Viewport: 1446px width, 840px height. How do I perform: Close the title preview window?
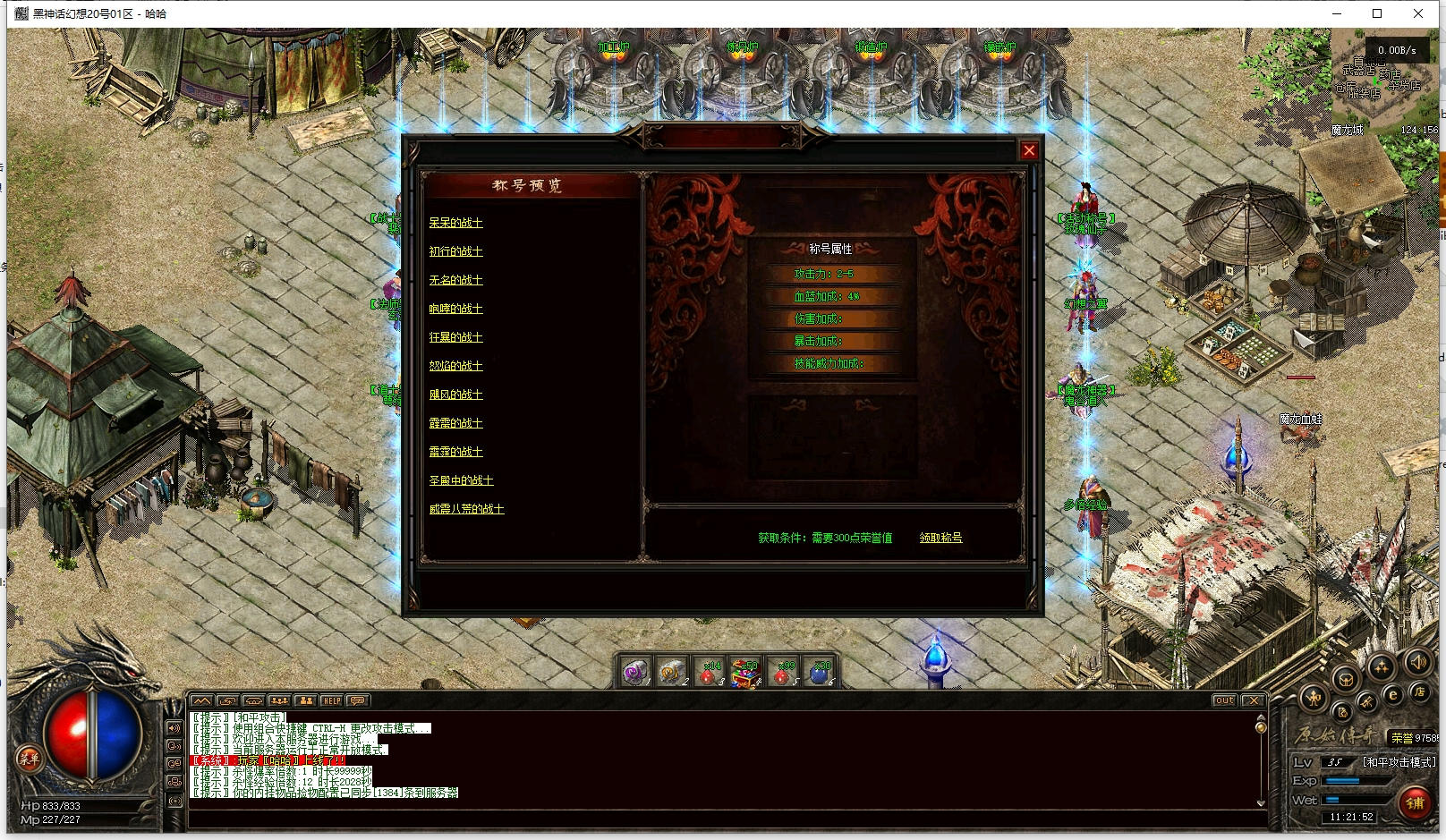point(1029,150)
